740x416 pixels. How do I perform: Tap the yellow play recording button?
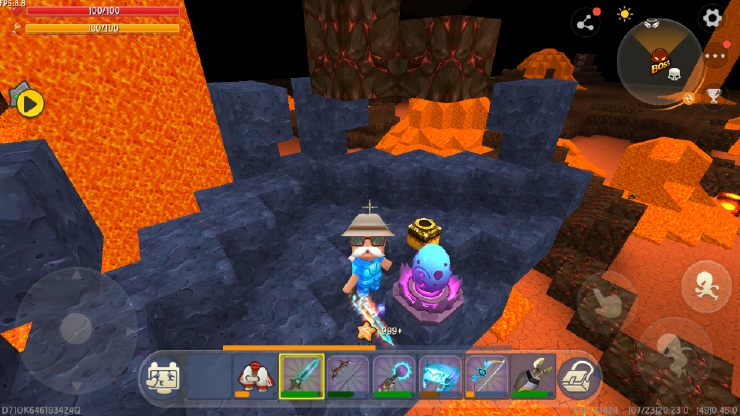[30, 102]
